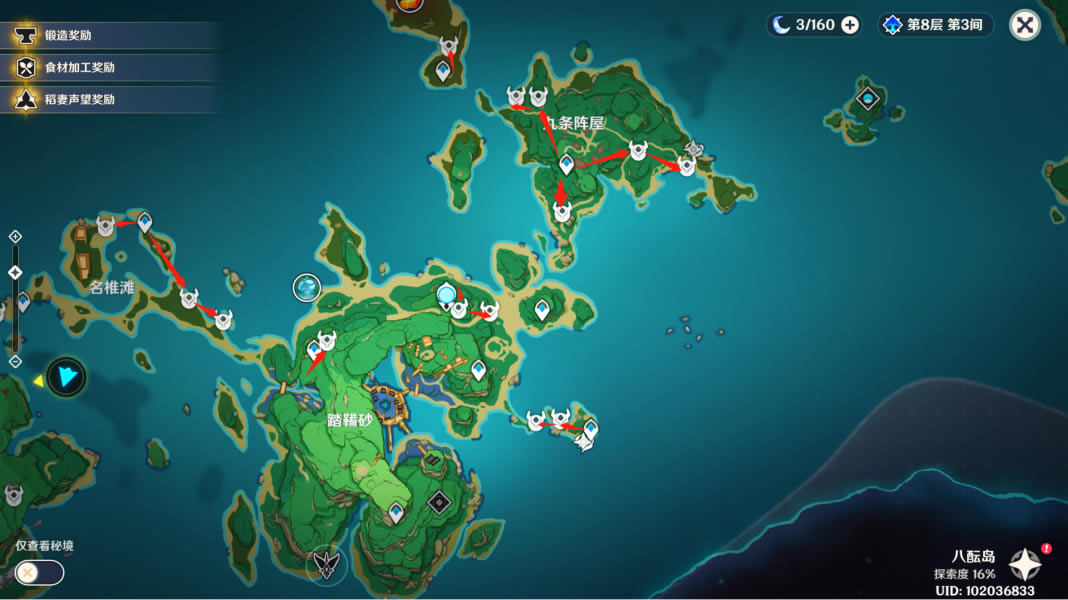Viewport: 1068px width, 600px height.
Task: Click the map zoom slider handle
Action: (x=15, y=272)
